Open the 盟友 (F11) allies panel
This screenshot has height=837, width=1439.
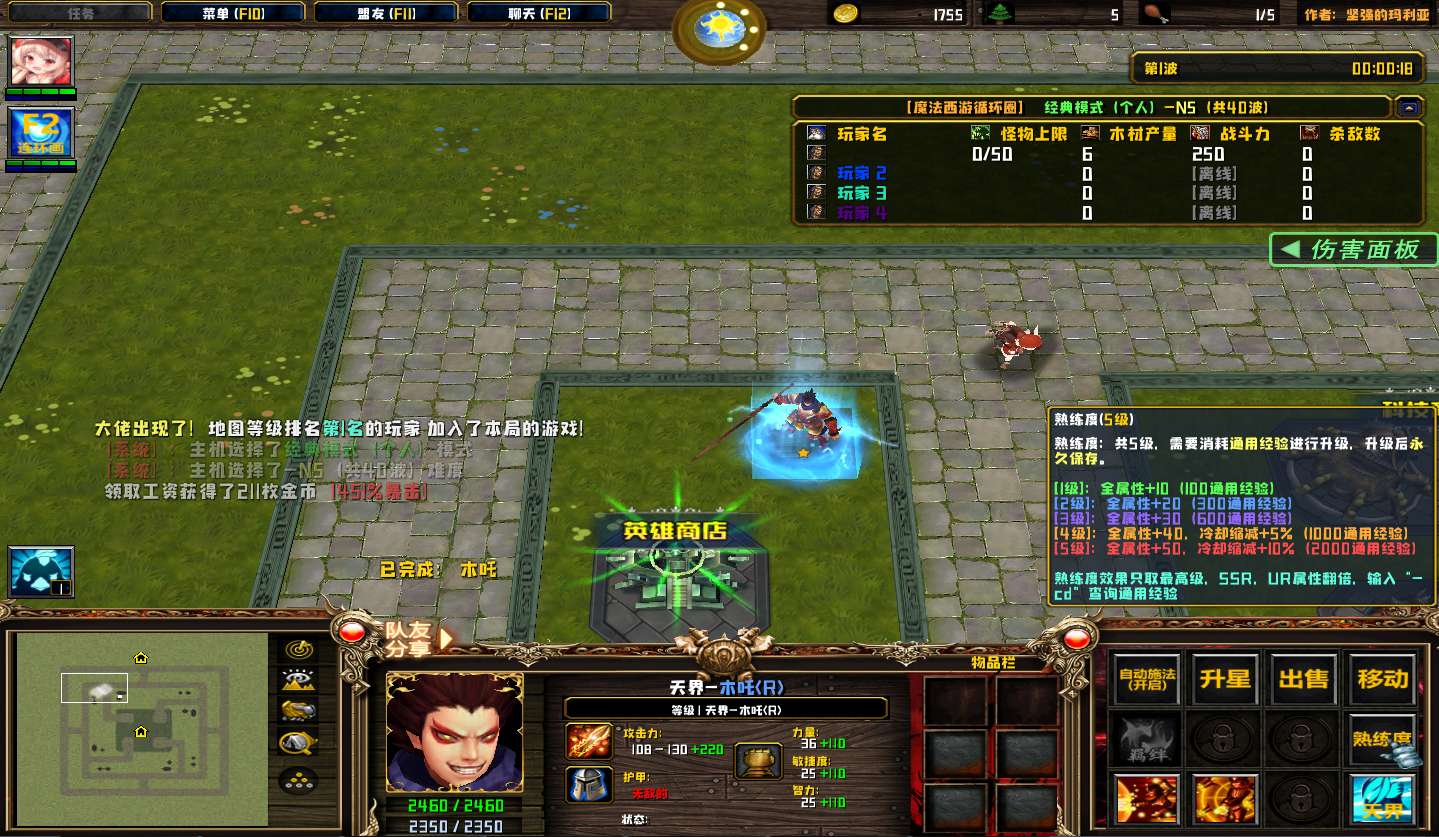pyautogui.click(x=386, y=13)
